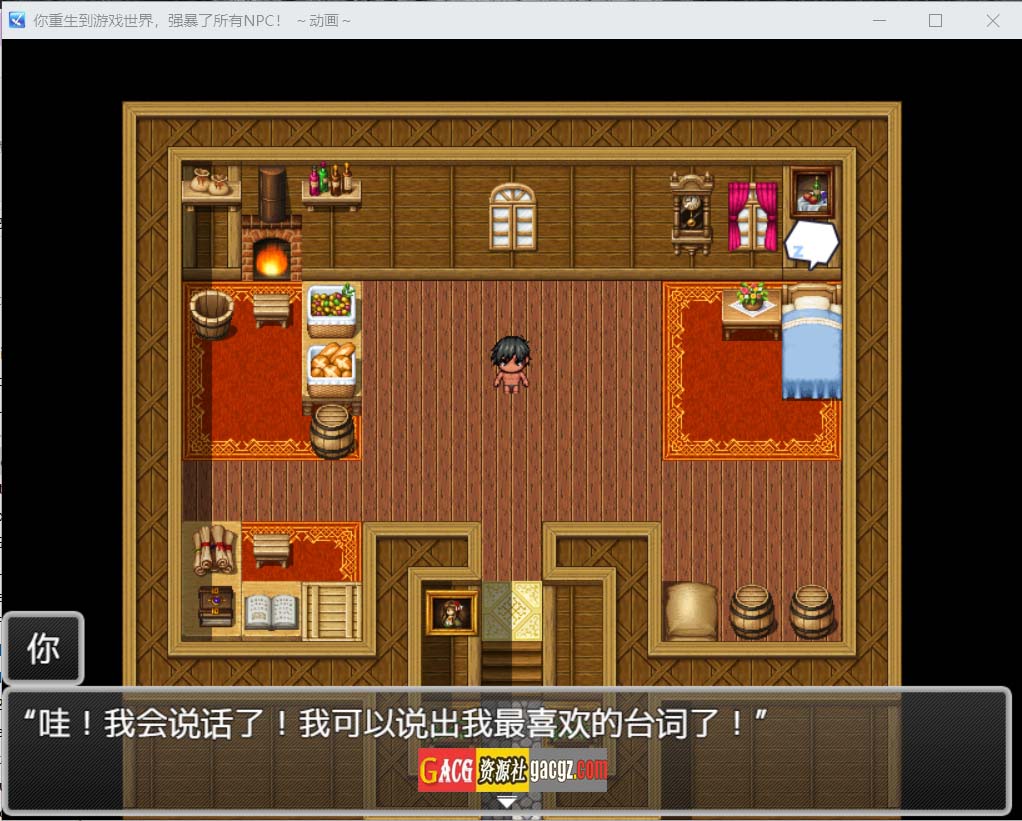
Task: Maximize the game window
Action: coord(935,20)
